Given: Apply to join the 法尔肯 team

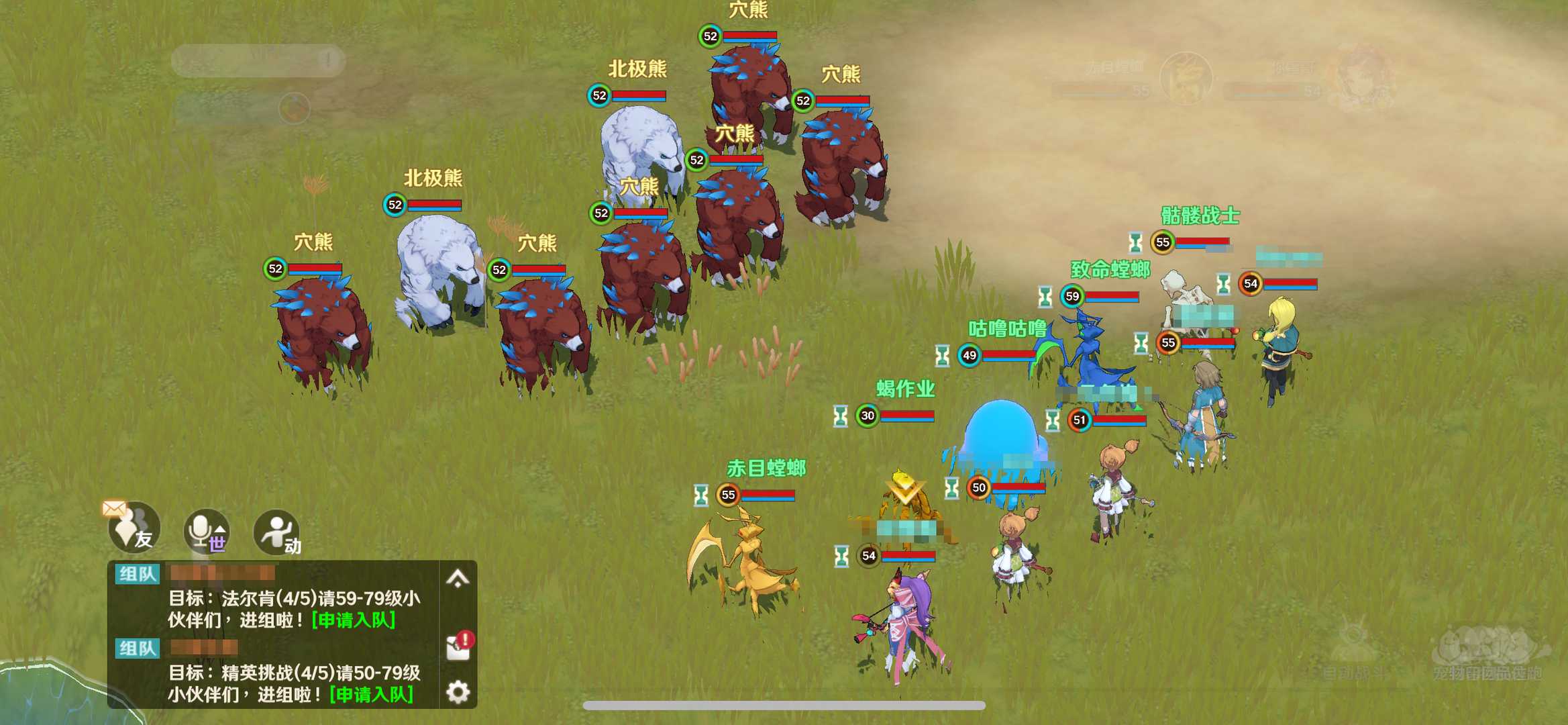Looking at the screenshot, I should tap(354, 620).
